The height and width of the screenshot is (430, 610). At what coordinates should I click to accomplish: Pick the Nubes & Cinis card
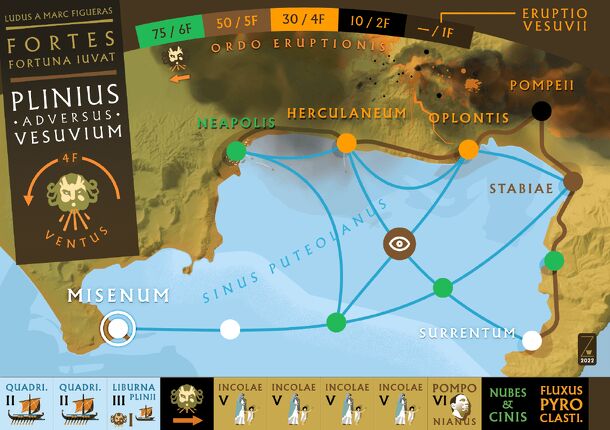[505, 404]
